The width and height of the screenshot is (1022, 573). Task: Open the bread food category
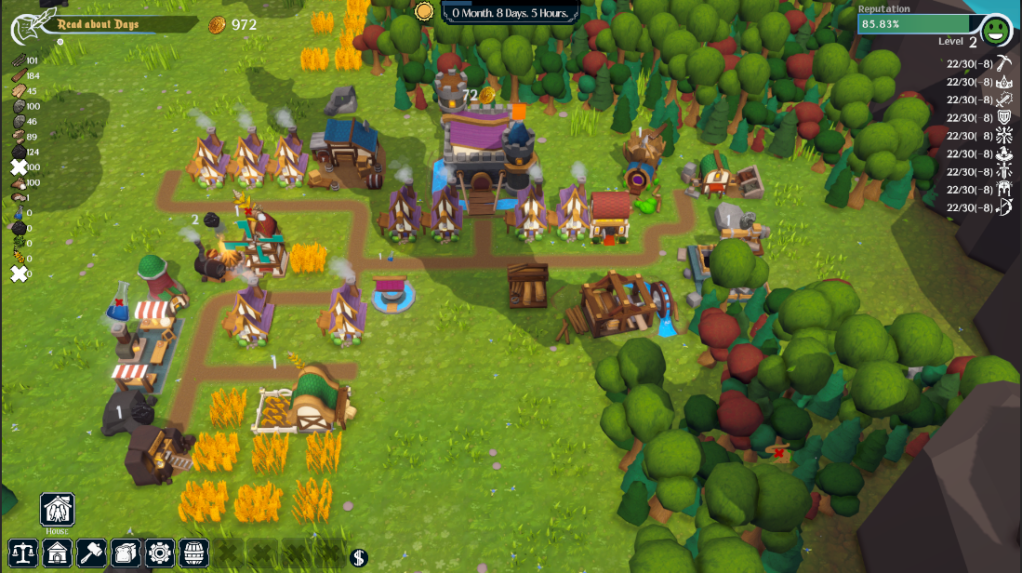[x=126, y=552]
